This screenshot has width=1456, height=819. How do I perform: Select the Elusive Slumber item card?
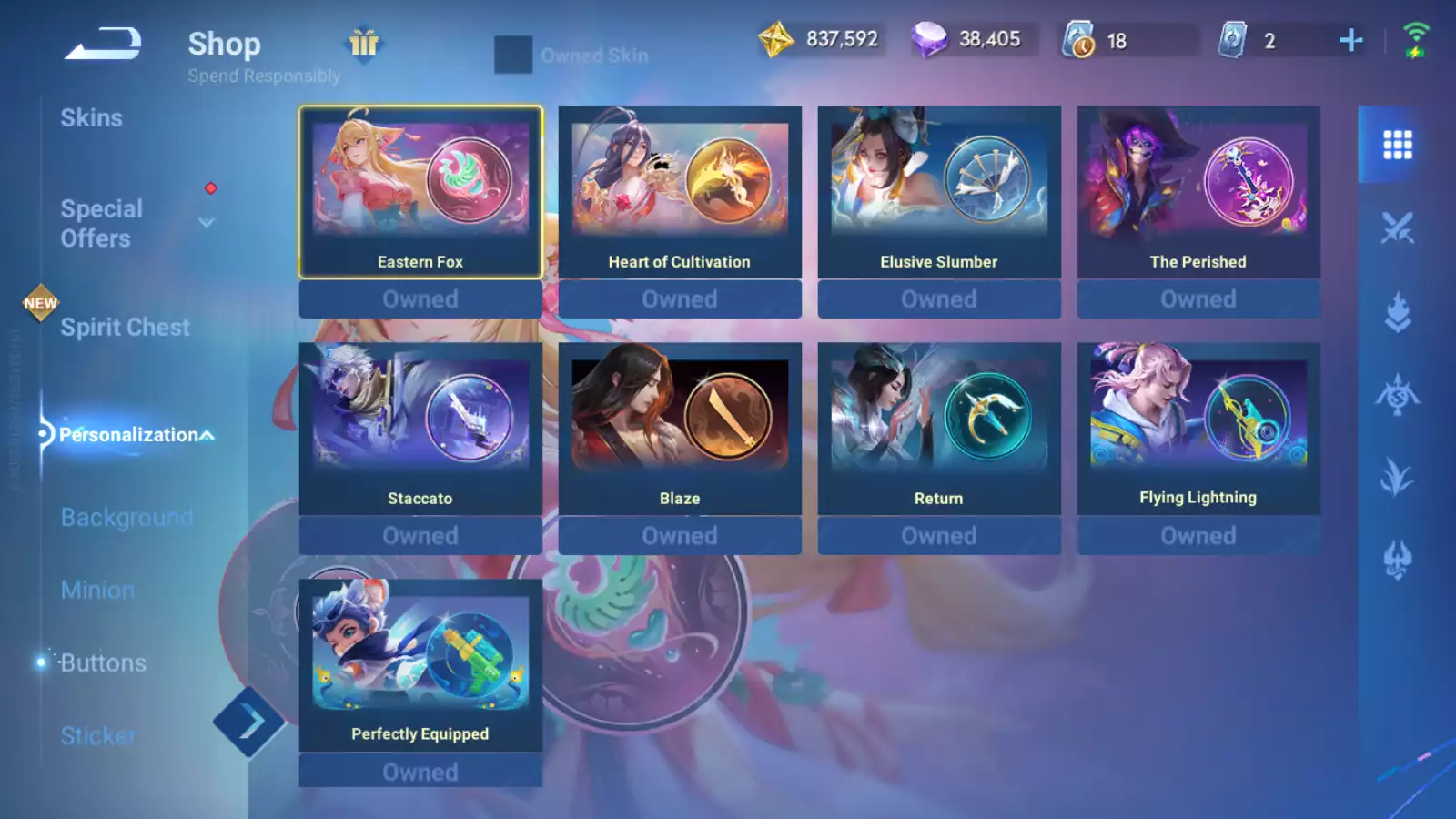(939, 192)
